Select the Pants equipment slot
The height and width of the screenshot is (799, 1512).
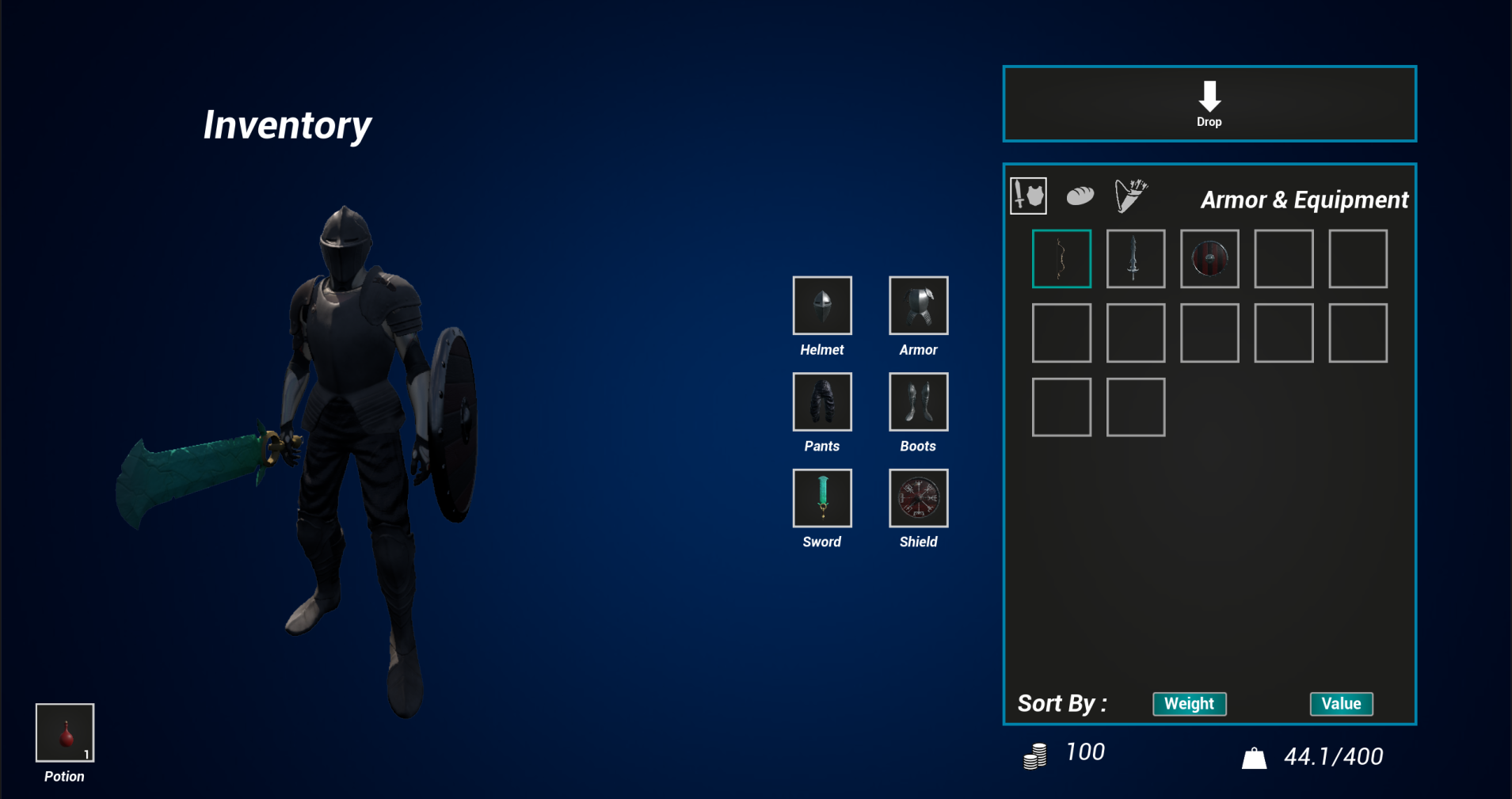pos(821,401)
